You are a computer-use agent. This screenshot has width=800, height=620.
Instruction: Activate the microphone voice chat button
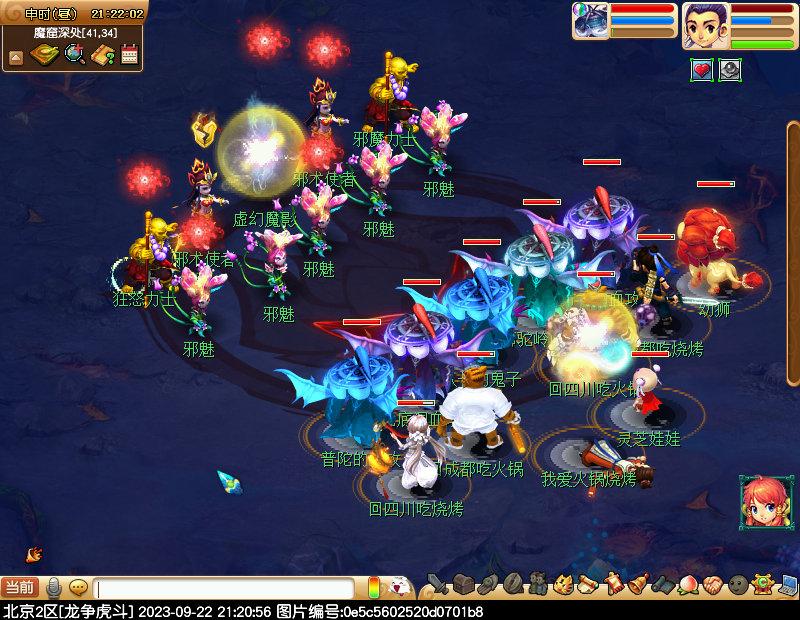tap(54, 587)
